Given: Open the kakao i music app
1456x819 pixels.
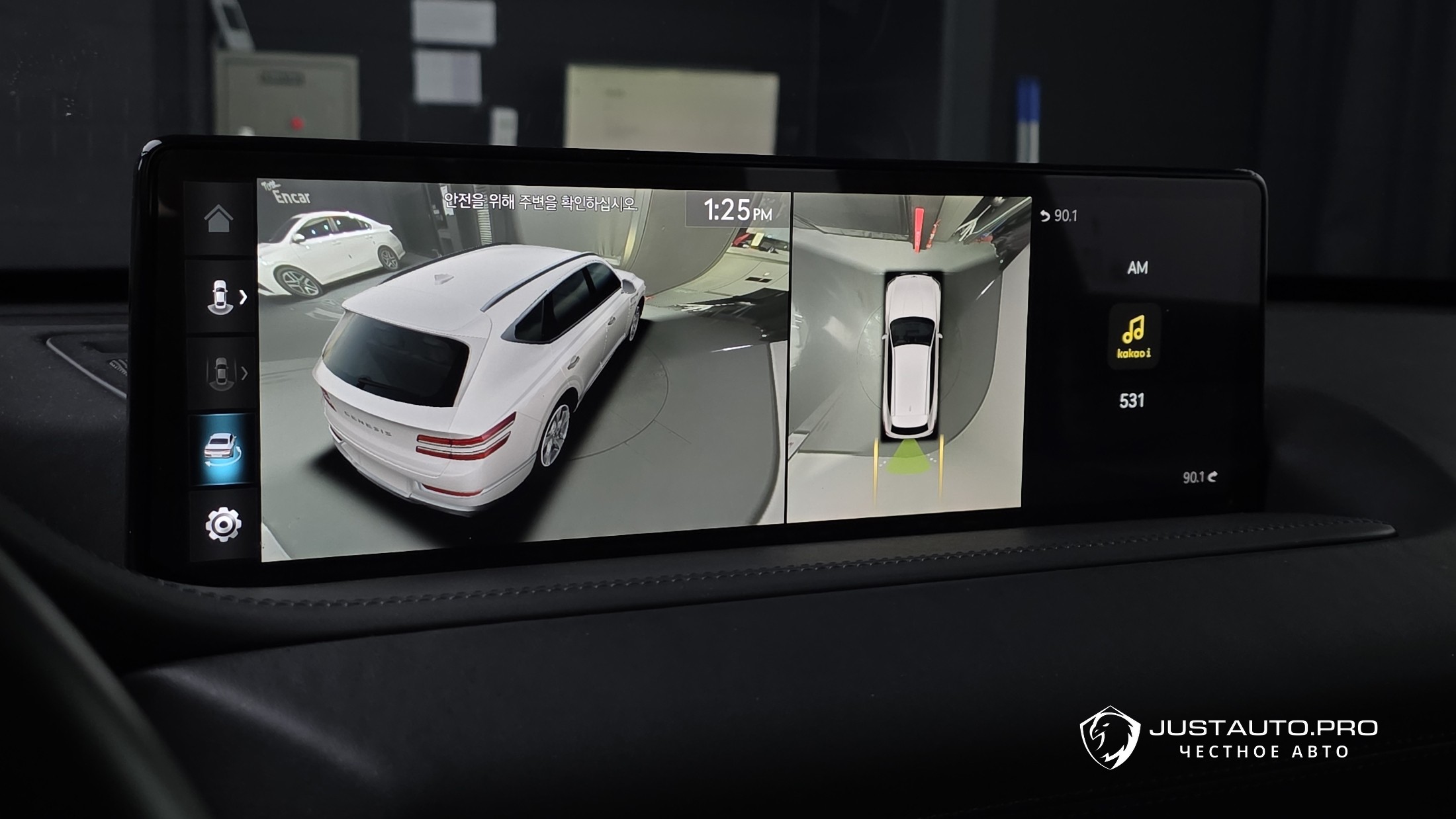Looking at the screenshot, I should 1134,336.
